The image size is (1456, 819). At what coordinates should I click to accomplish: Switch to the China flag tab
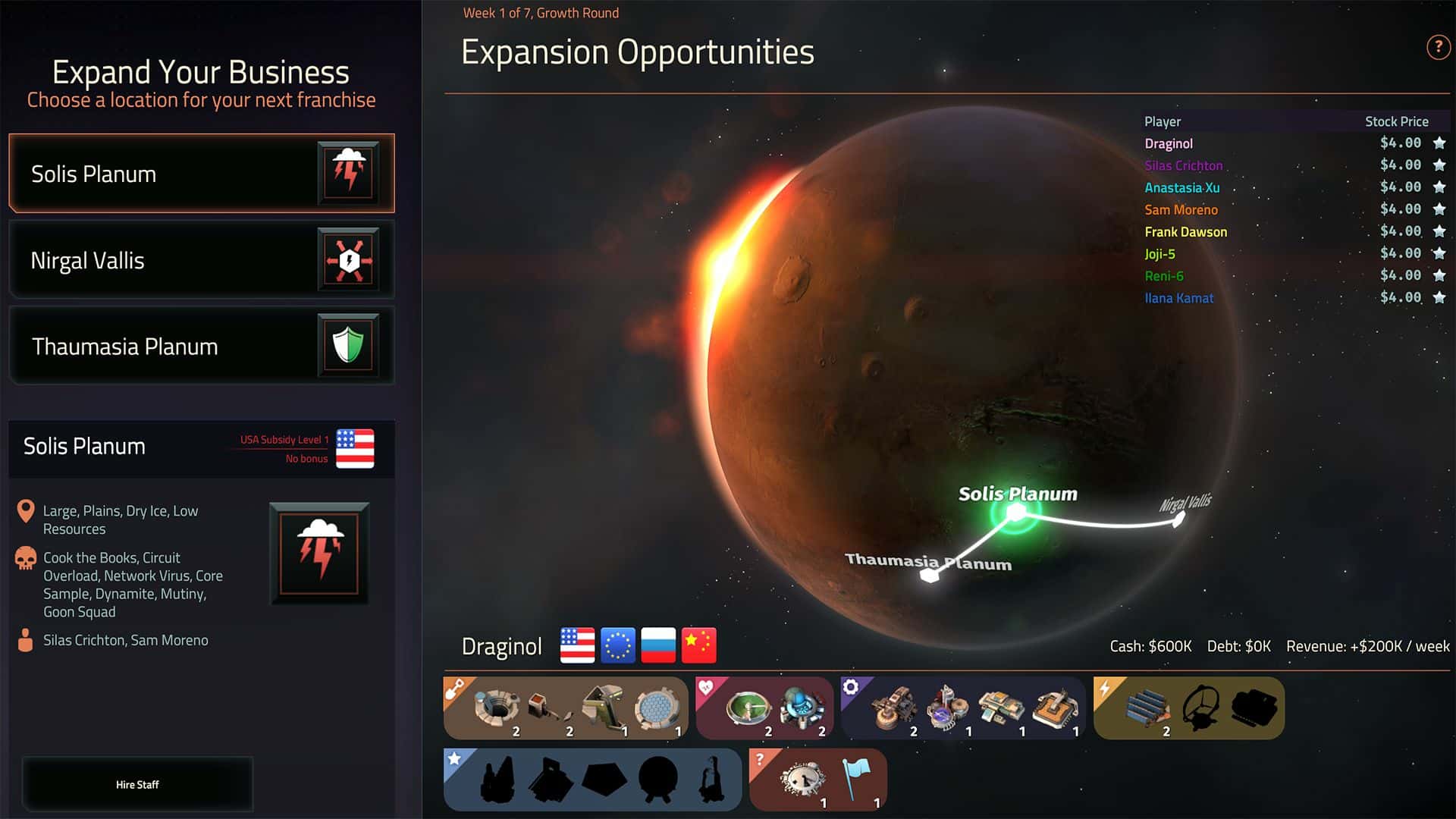(x=698, y=645)
